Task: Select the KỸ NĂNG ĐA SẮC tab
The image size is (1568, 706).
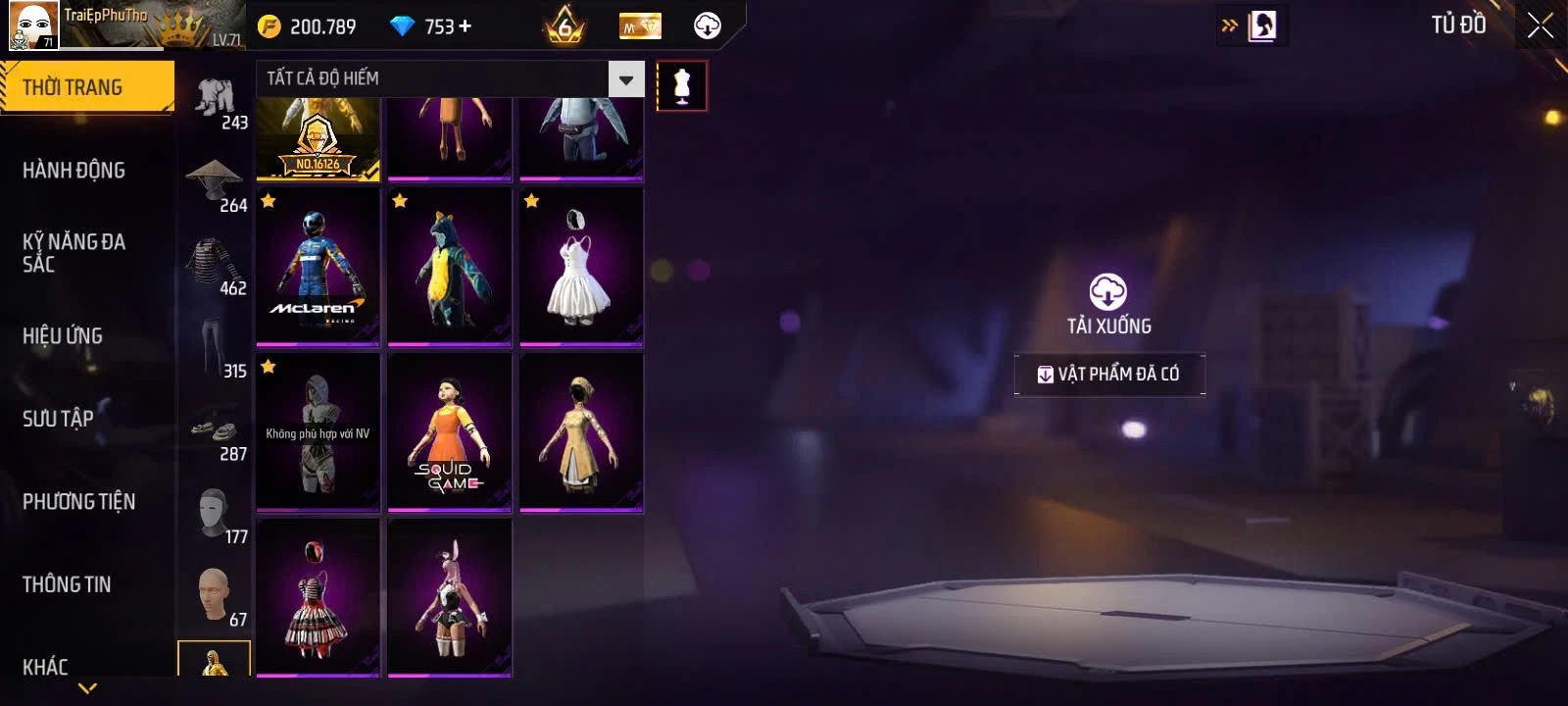Action: pyautogui.click(x=73, y=253)
